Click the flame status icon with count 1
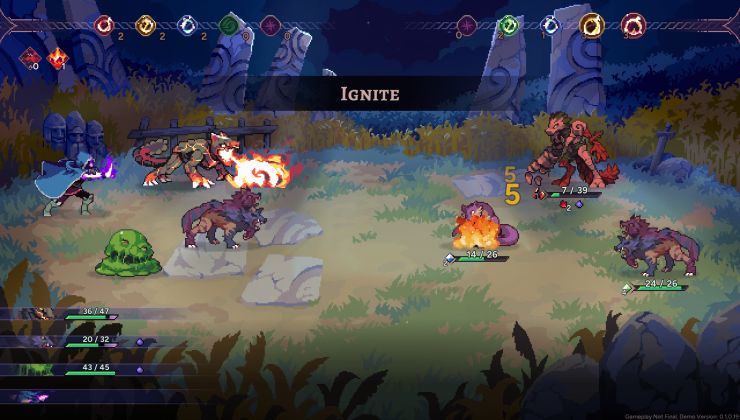The image size is (740, 420). point(58,57)
